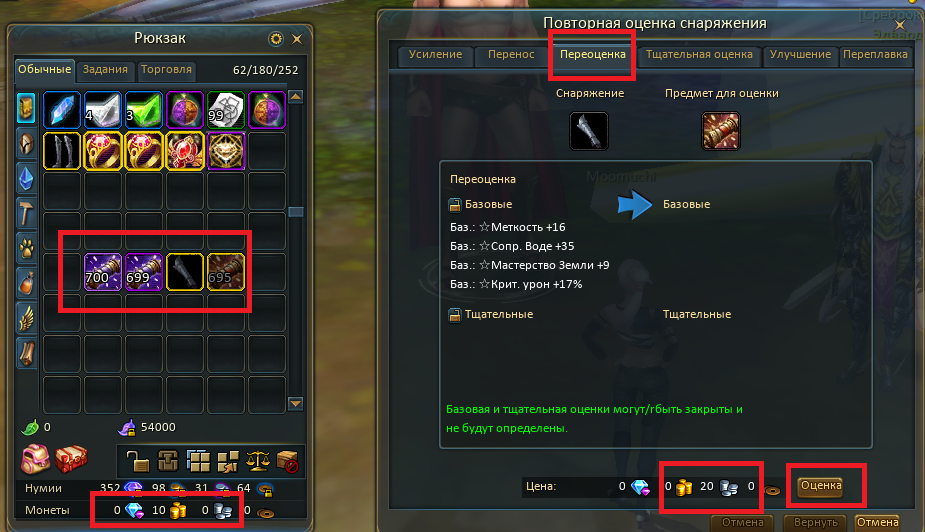This screenshot has width=925, height=532.
Task: Open the Перенос tab
Action: [x=511, y=54]
